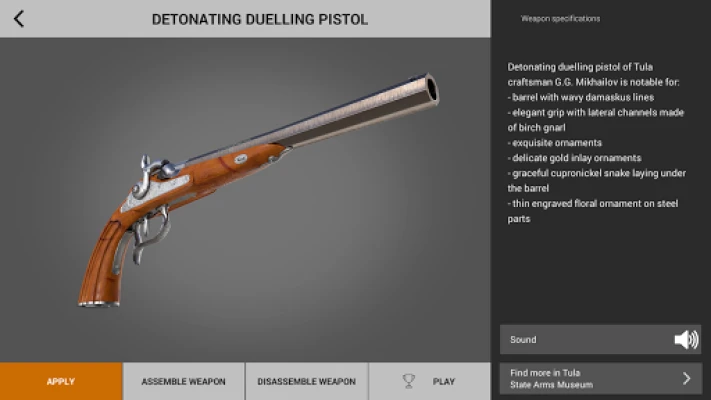
Task: Start the Play mode with trophy
Action: pyautogui.click(x=429, y=381)
